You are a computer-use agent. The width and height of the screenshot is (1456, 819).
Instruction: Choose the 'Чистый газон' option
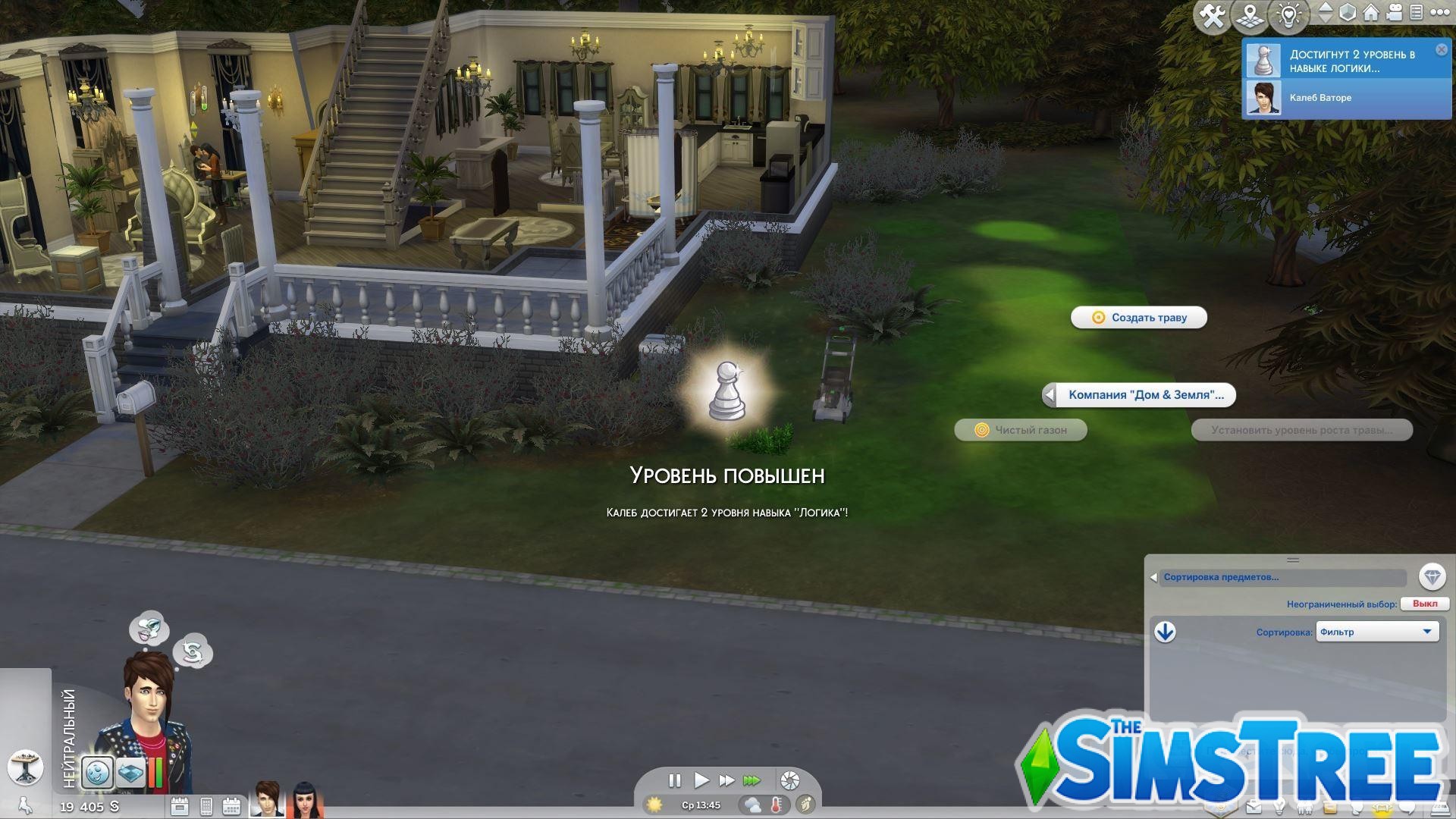tap(1021, 430)
